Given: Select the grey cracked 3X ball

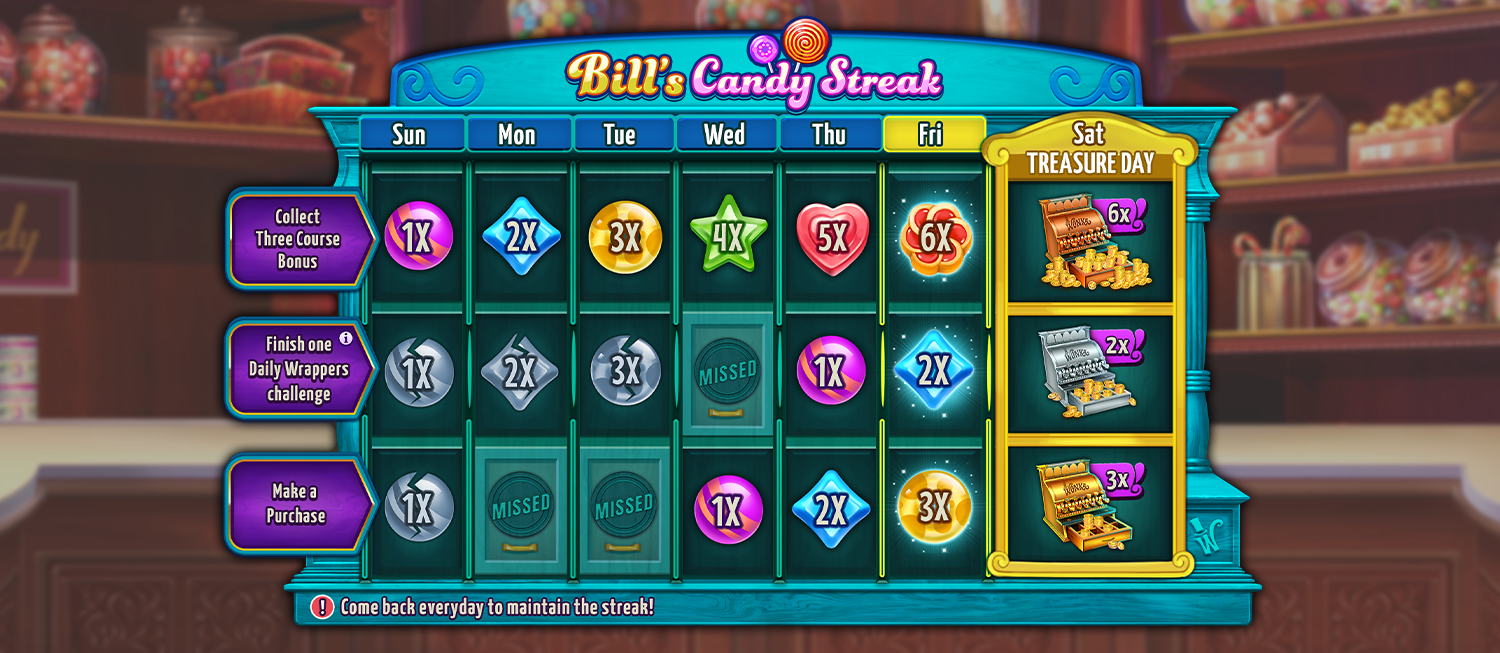Looking at the screenshot, I should (624, 371).
